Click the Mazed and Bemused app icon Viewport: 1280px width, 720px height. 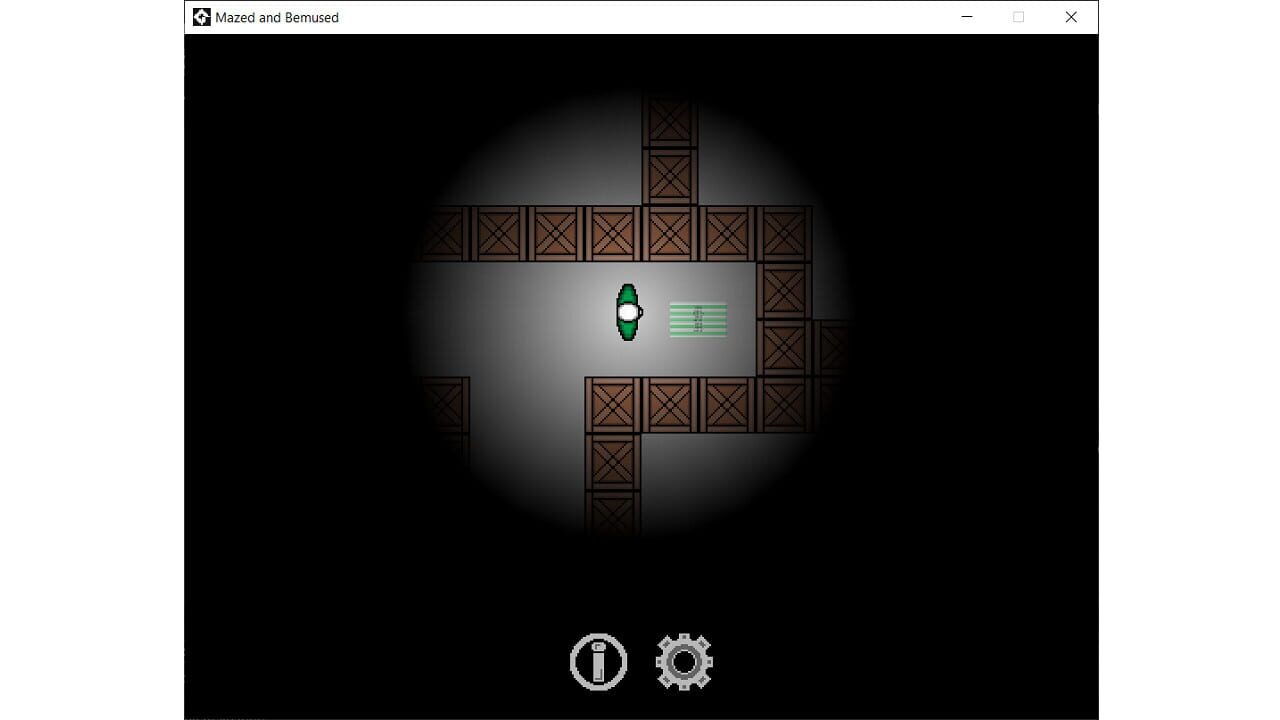(x=201, y=17)
